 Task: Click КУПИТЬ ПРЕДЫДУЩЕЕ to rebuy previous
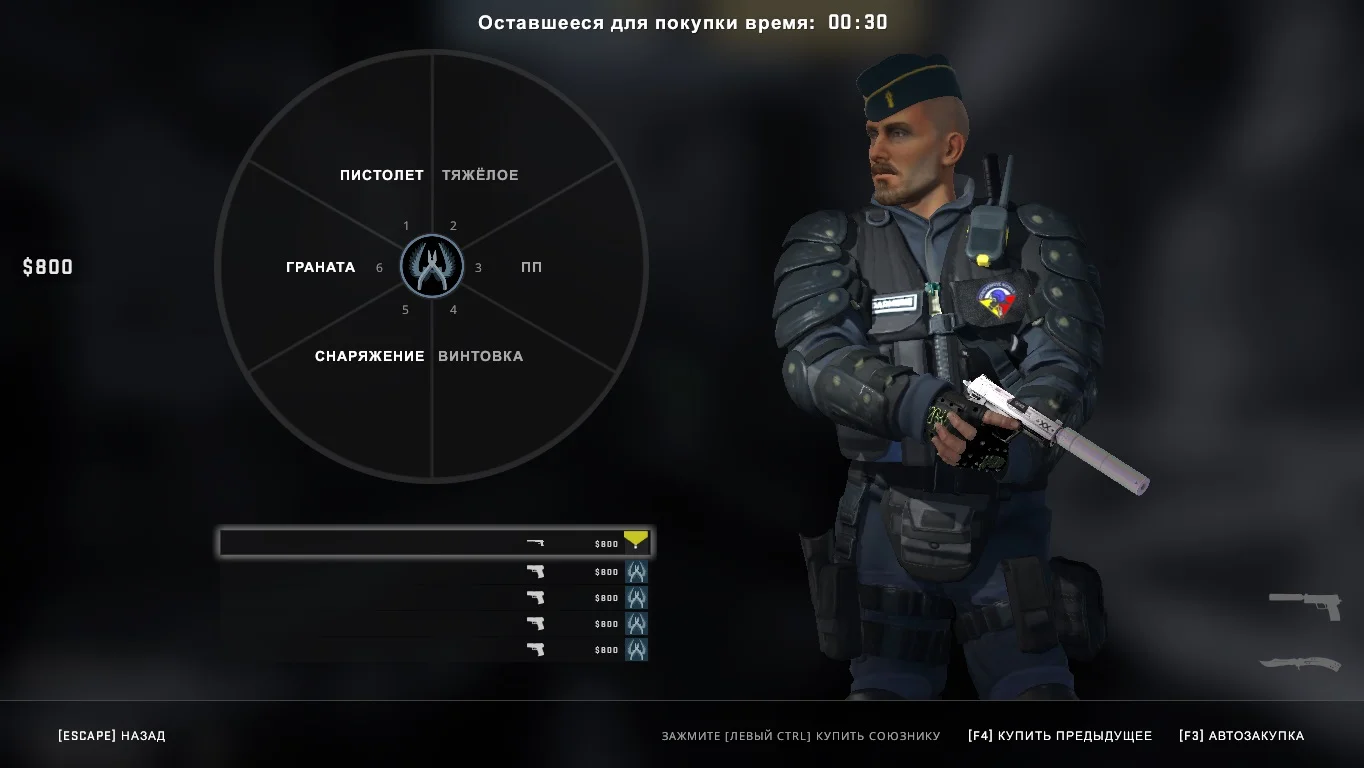(x=1060, y=736)
